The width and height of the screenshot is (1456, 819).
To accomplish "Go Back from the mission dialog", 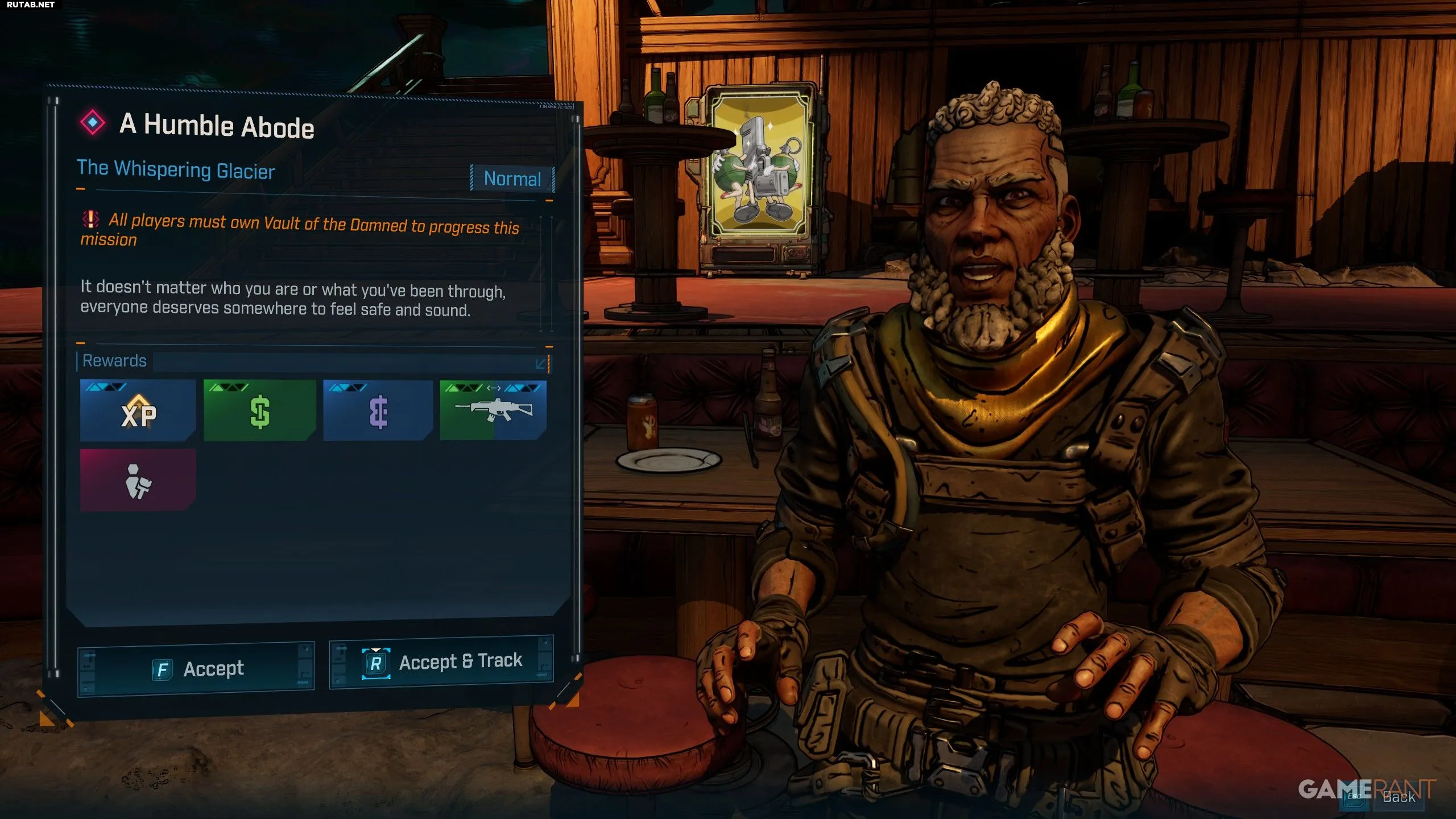I will click(1397, 797).
